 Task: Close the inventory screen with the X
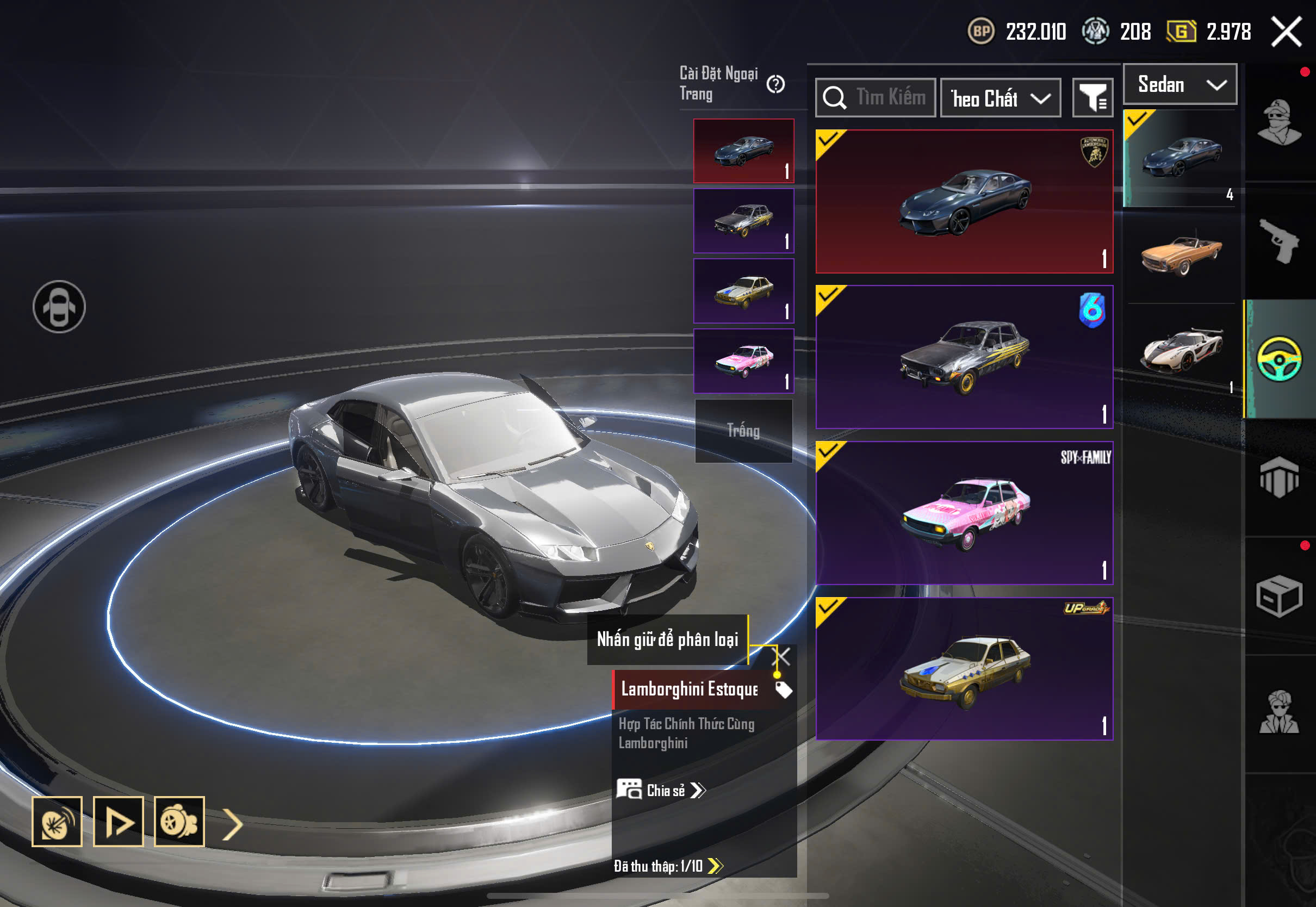click(1287, 32)
